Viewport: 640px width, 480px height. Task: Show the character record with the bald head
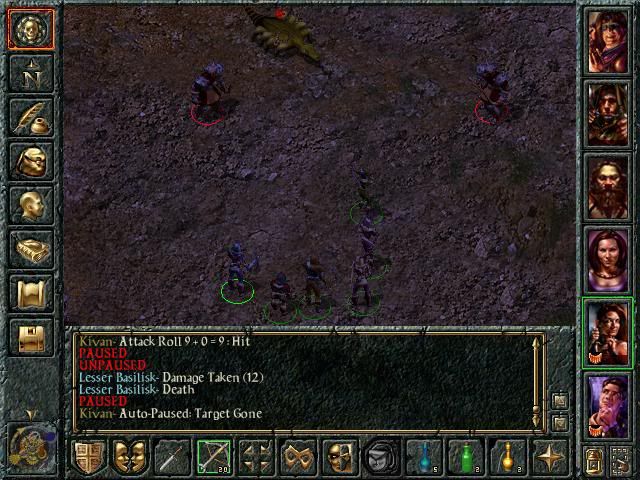click(x=30, y=204)
